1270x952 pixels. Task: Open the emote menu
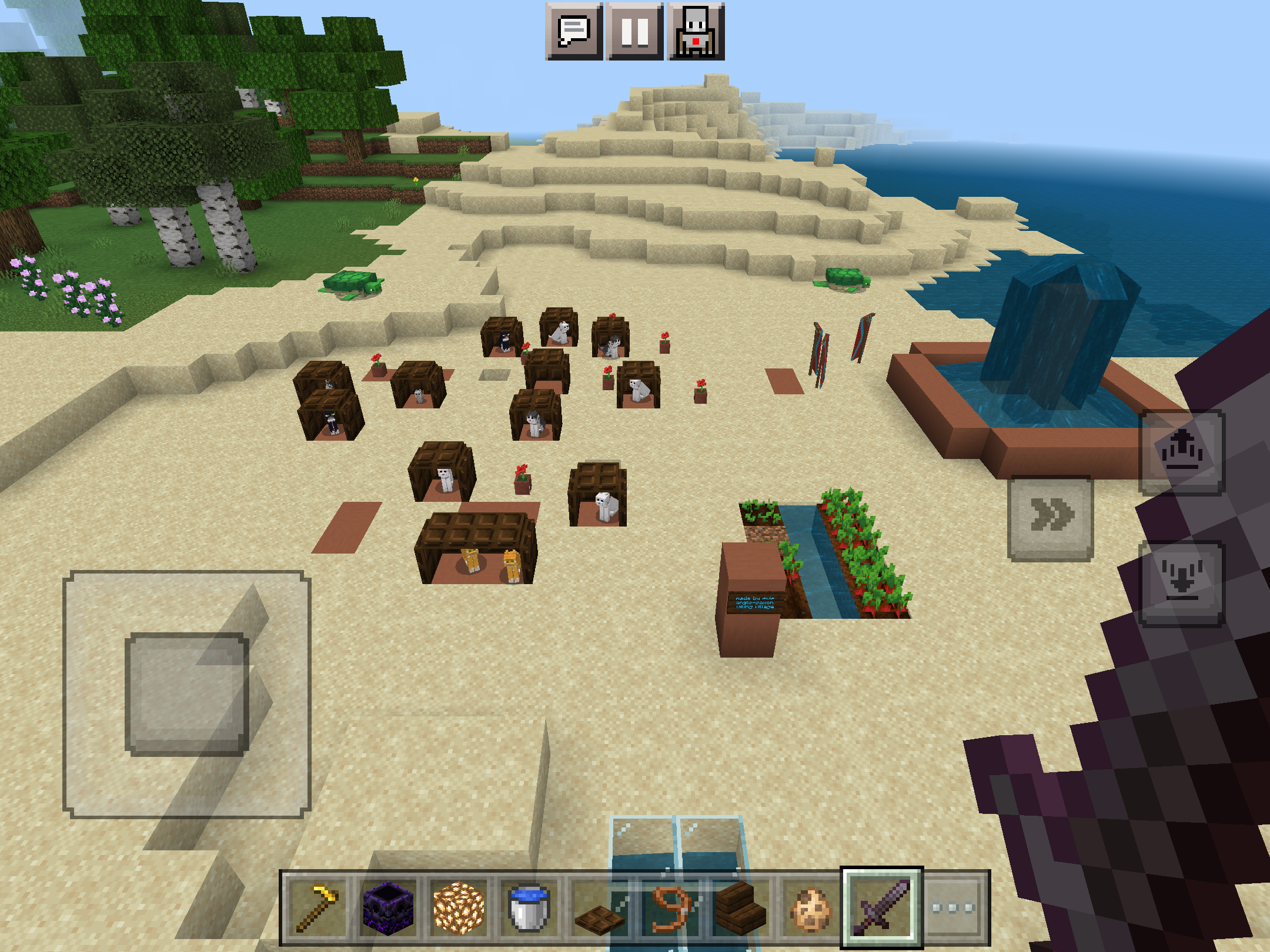click(696, 31)
